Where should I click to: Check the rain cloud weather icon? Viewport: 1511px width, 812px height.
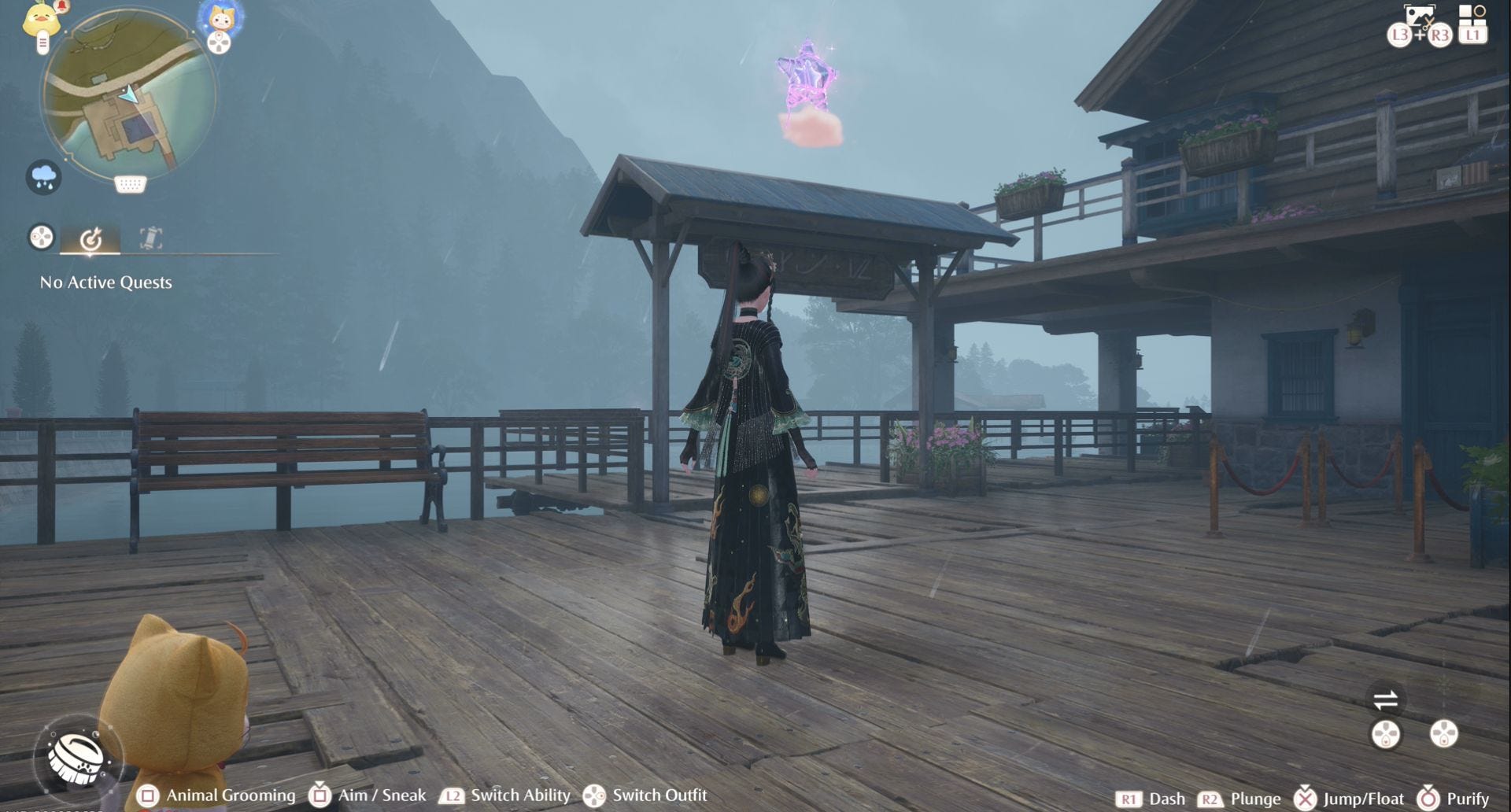tap(44, 177)
